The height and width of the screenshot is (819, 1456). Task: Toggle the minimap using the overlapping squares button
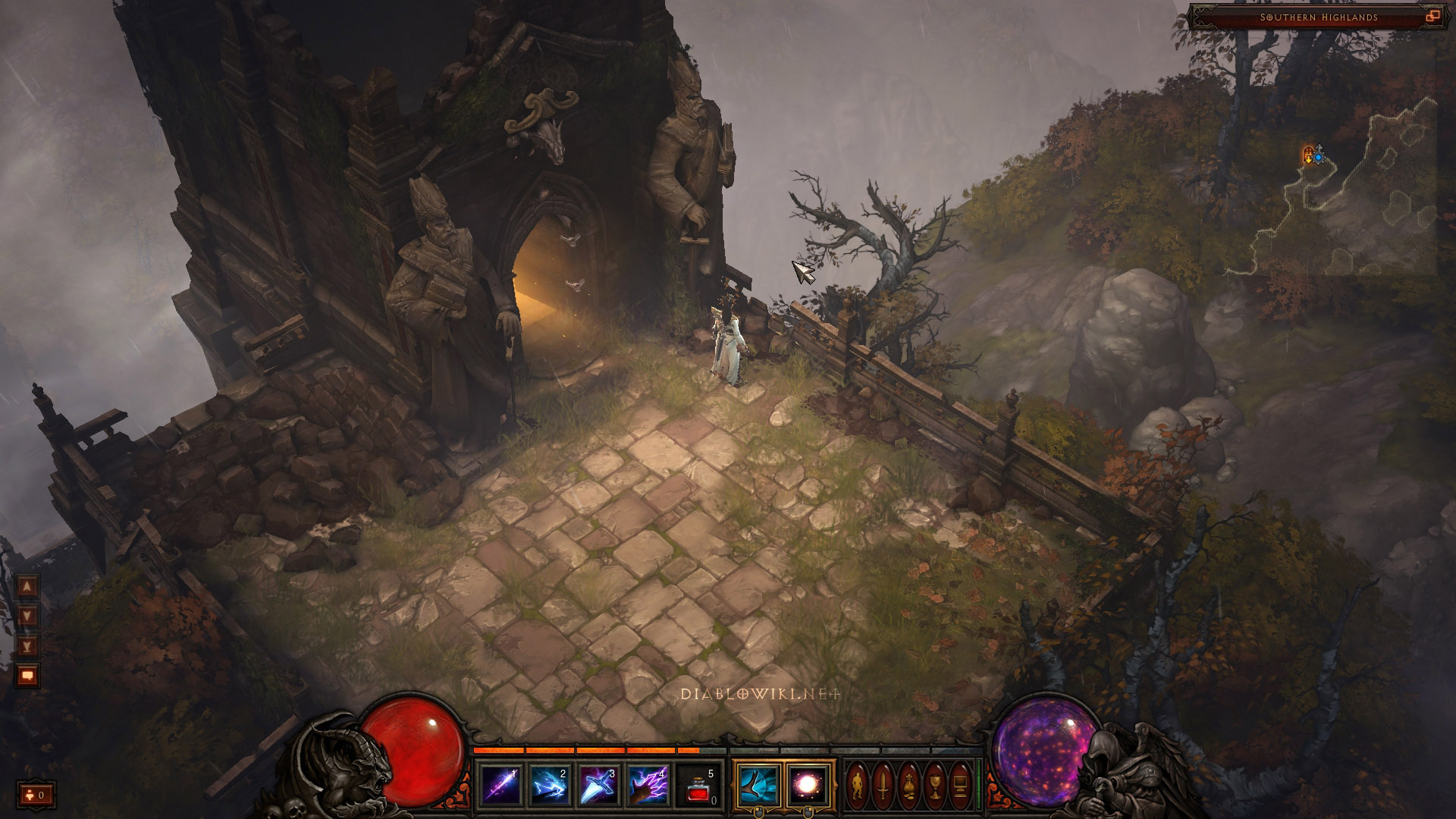pos(1432,16)
